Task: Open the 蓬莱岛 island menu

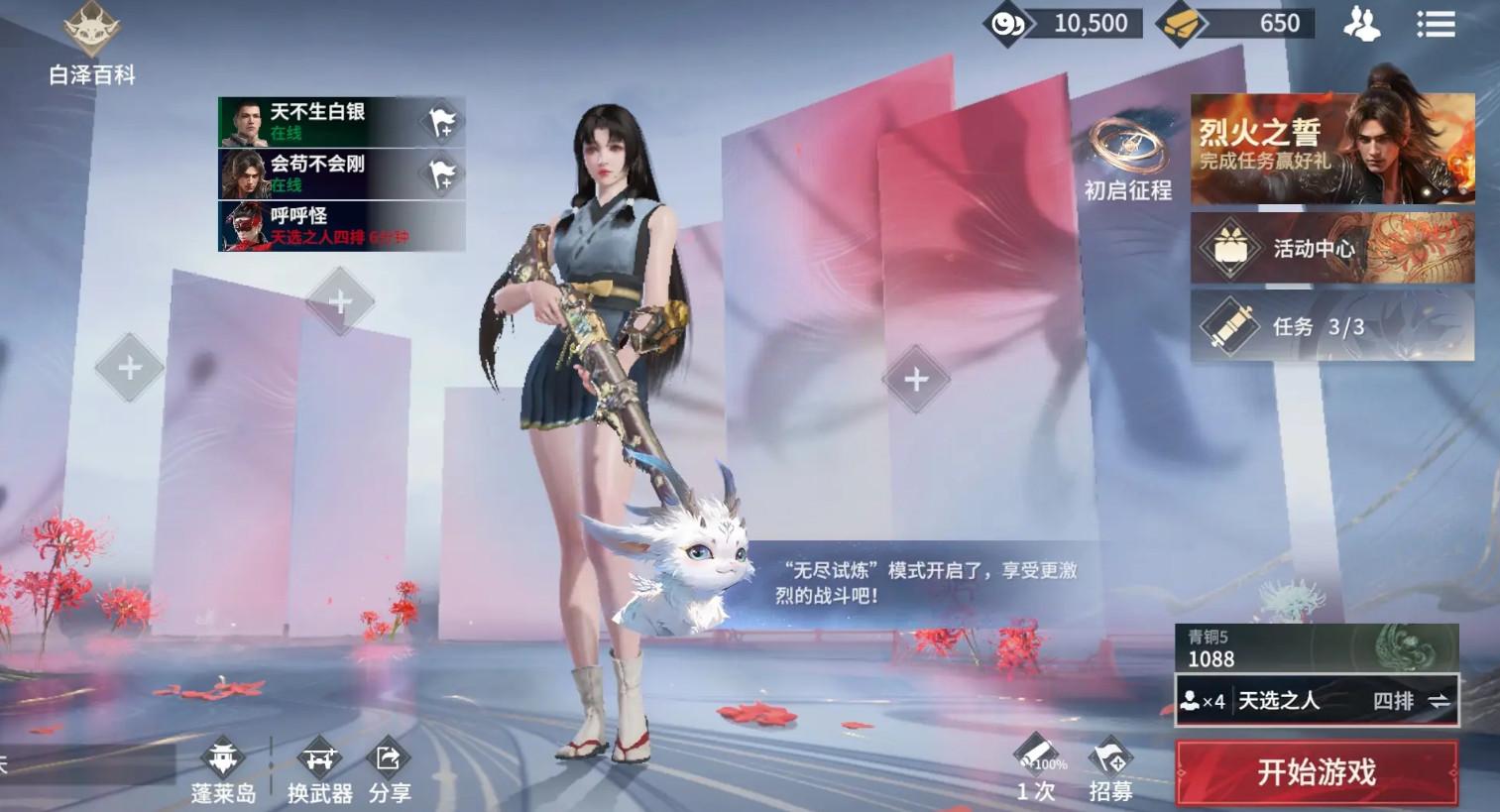Action: pos(223,768)
